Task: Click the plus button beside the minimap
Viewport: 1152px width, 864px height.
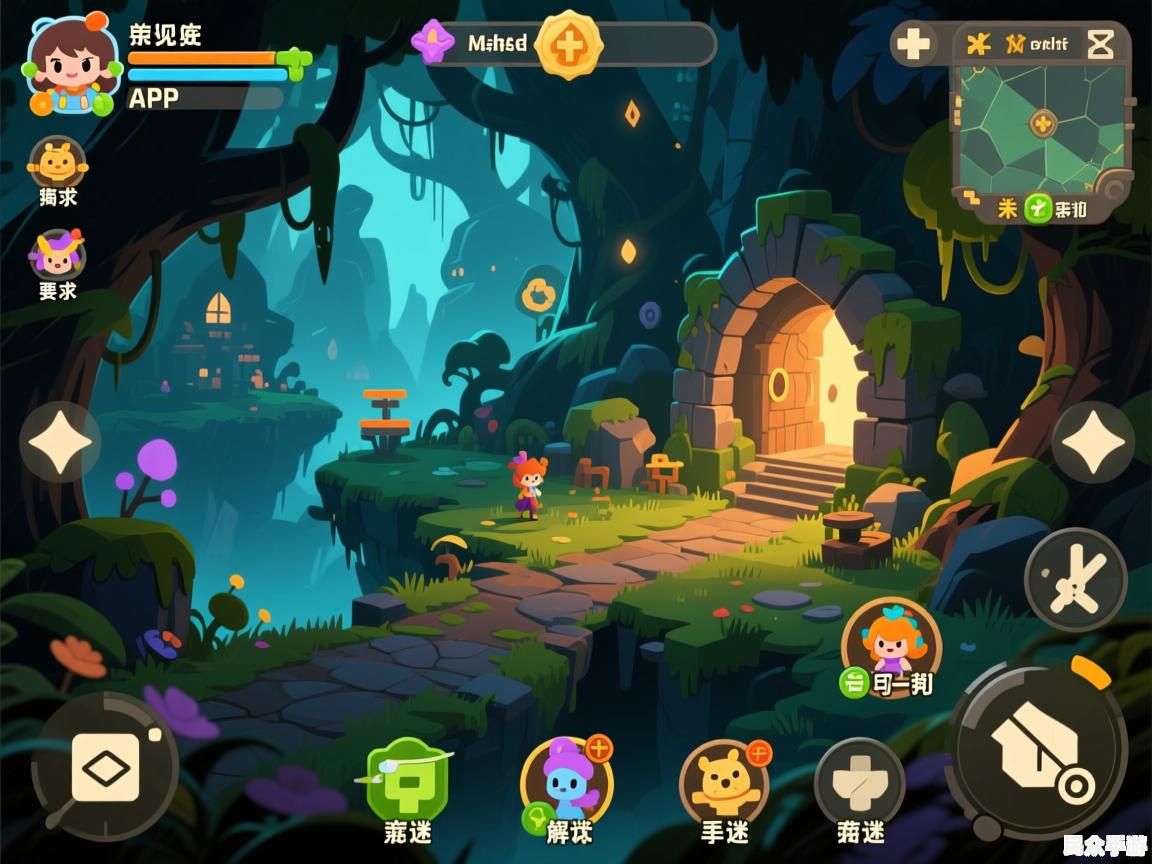Action: tap(913, 45)
